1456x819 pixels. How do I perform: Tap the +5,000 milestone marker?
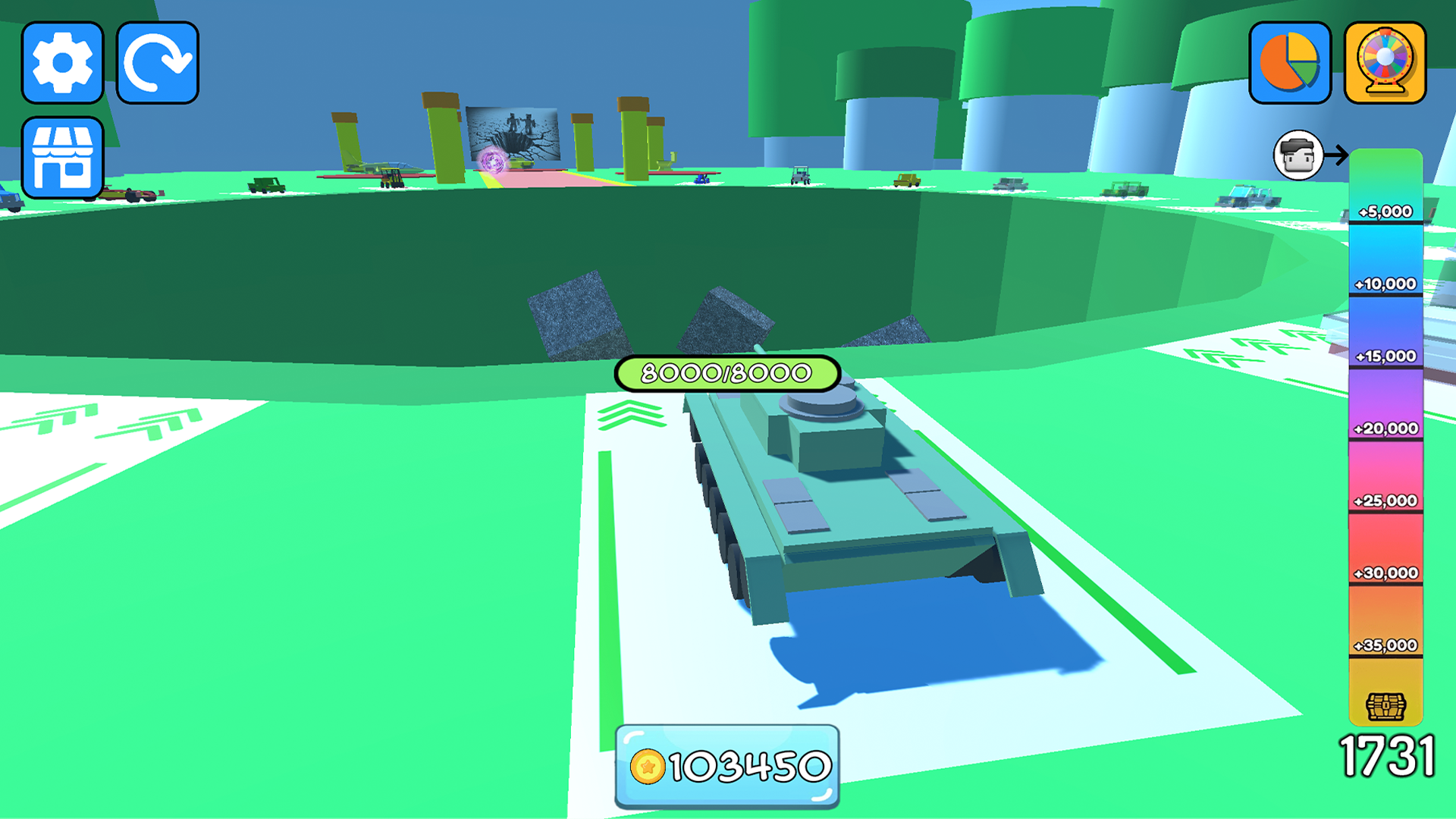click(x=1385, y=212)
